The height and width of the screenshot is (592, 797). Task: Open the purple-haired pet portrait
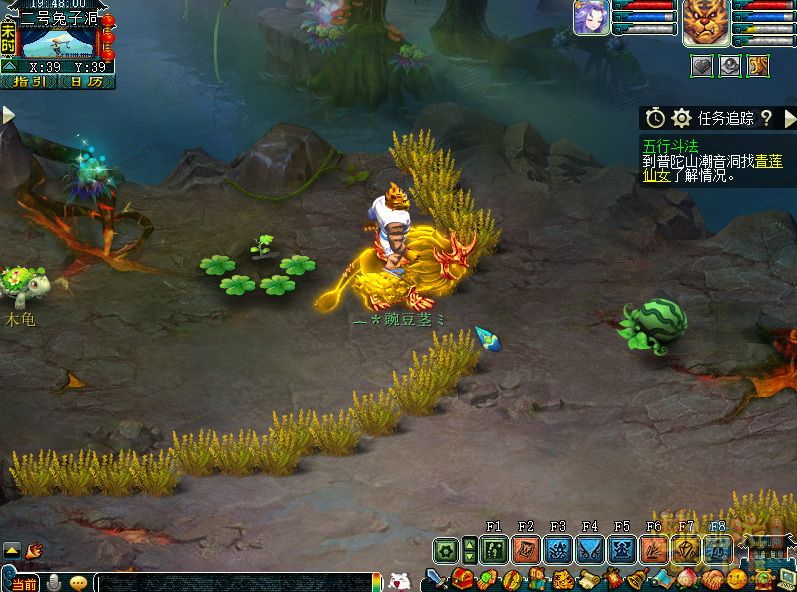point(589,19)
